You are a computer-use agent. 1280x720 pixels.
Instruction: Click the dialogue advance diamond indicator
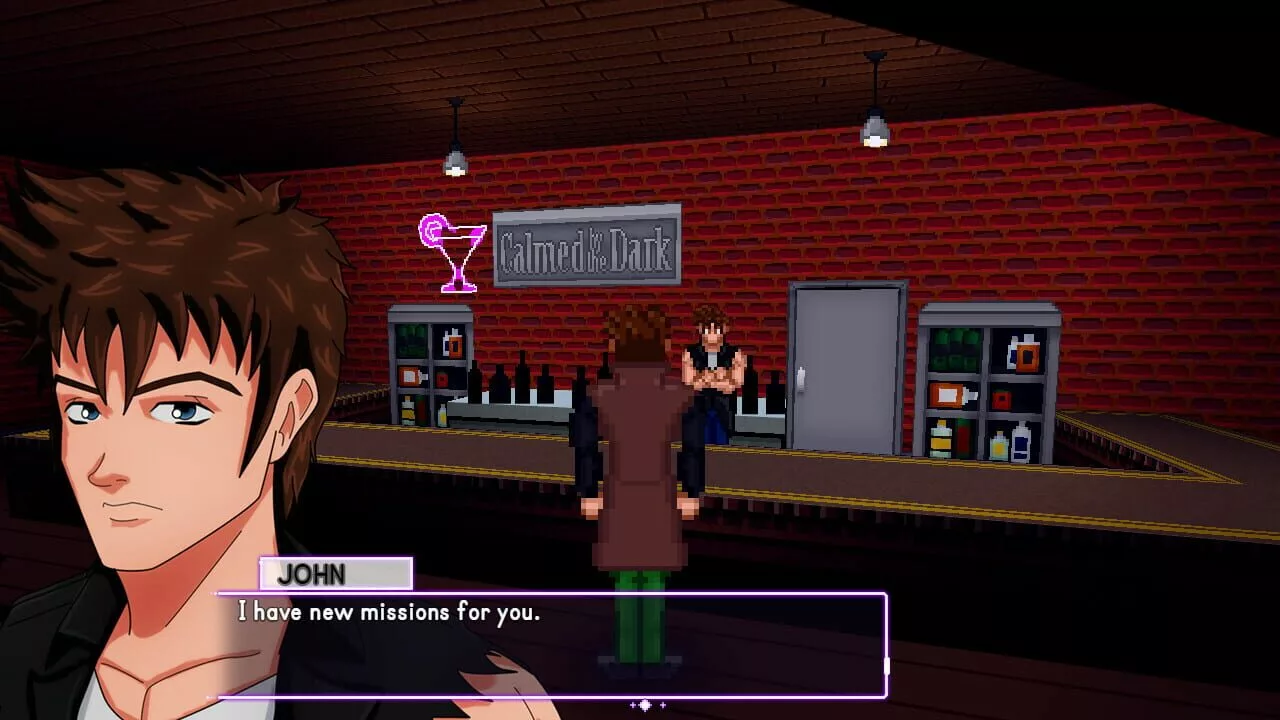[645, 705]
